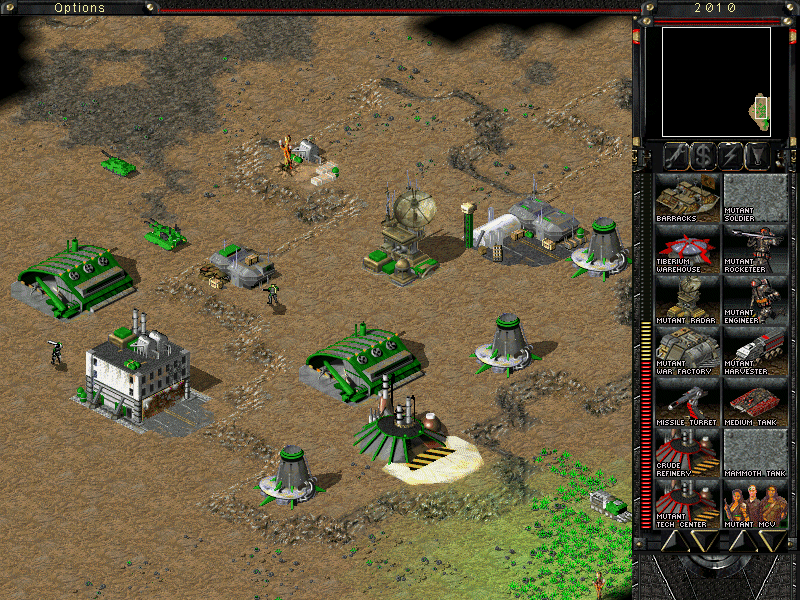The image size is (800, 600).
Task: Select the Mutant Radar structure icon
Action: (687, 300)
